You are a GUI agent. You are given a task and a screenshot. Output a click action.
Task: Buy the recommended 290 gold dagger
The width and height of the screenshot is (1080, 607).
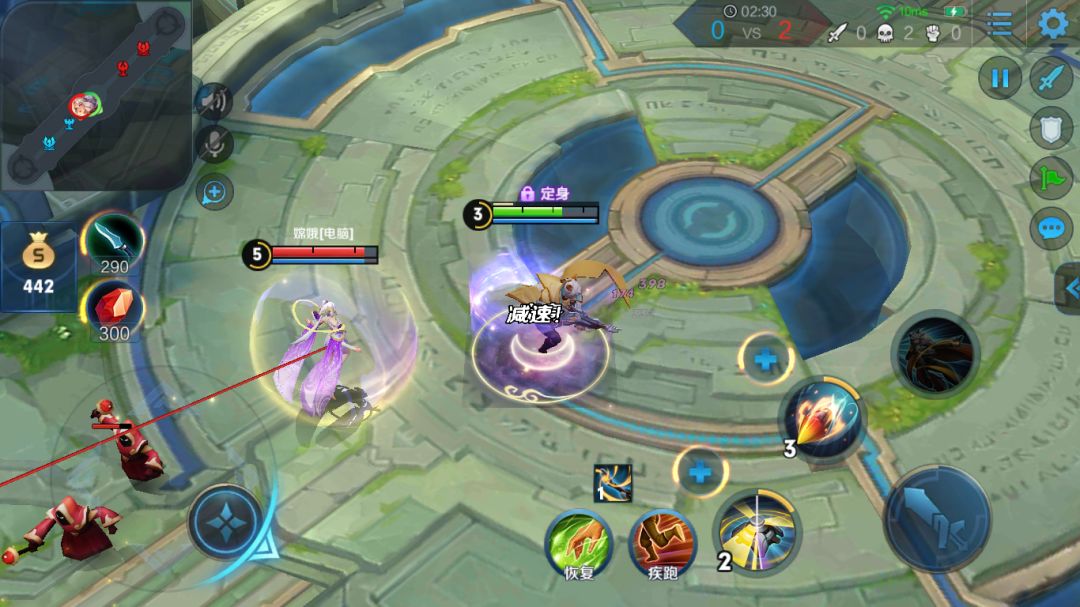tap(112, 241)
